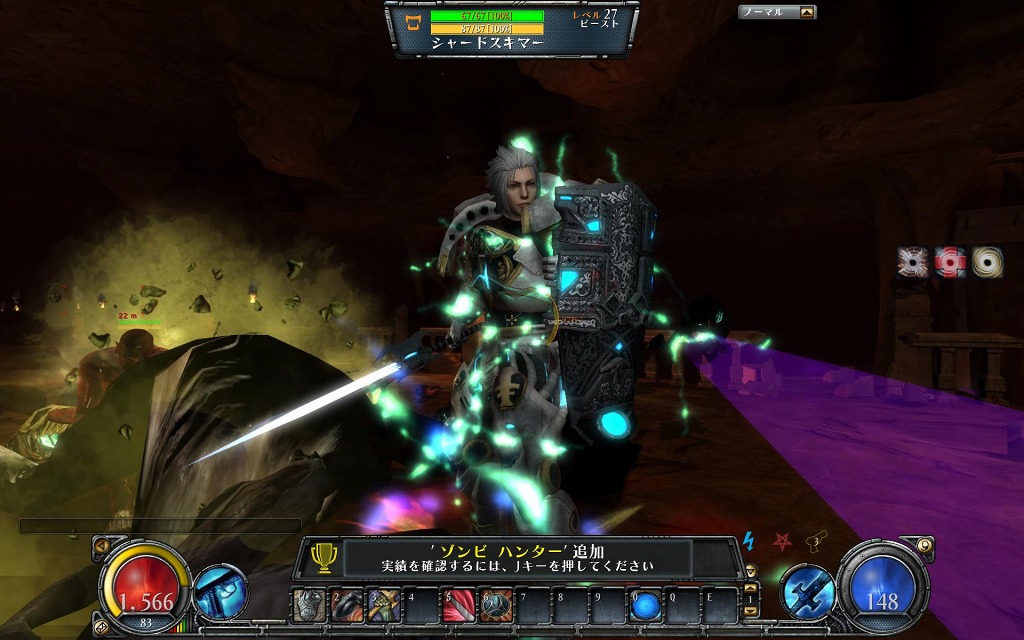Screen dimensions: 1024x640
Task: Click the golden ring buff icon
Action: 987,262
